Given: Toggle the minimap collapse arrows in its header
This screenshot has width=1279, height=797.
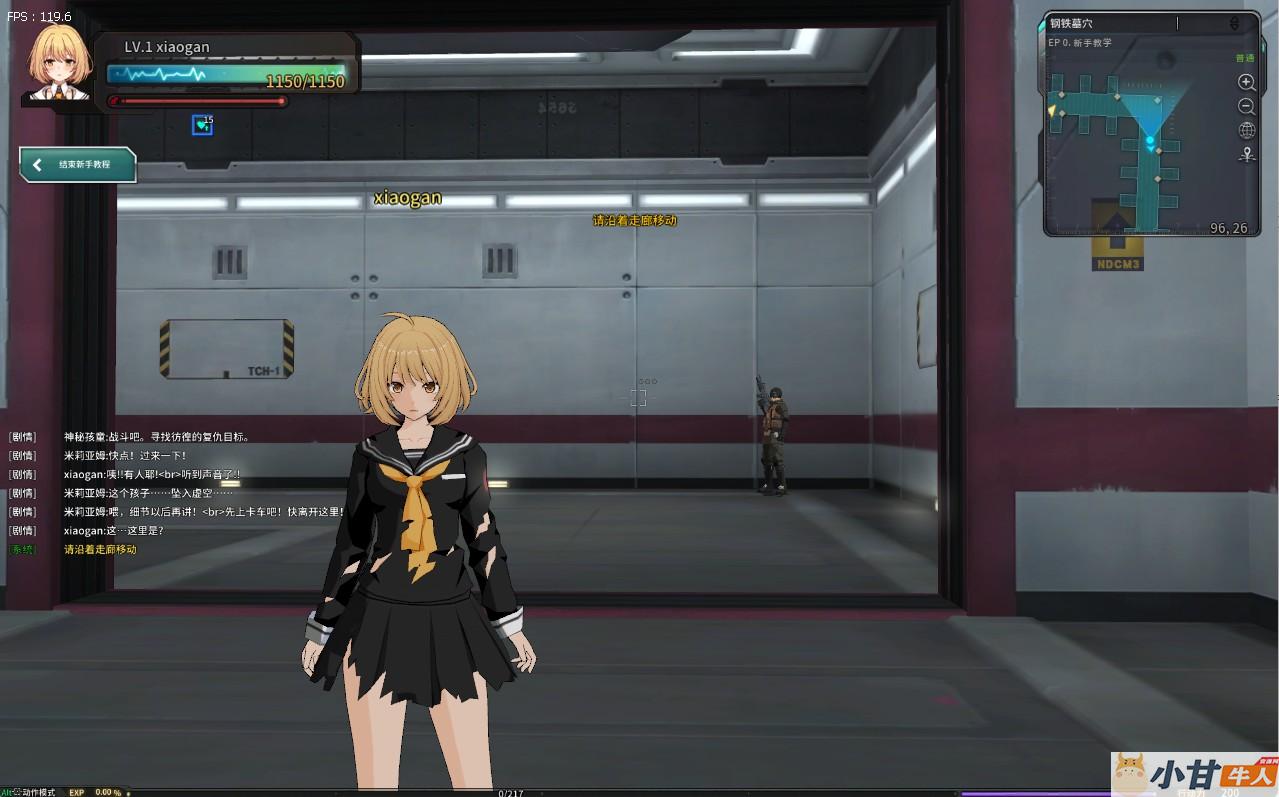Looking at the screenshot, I should coord(1234,23).
